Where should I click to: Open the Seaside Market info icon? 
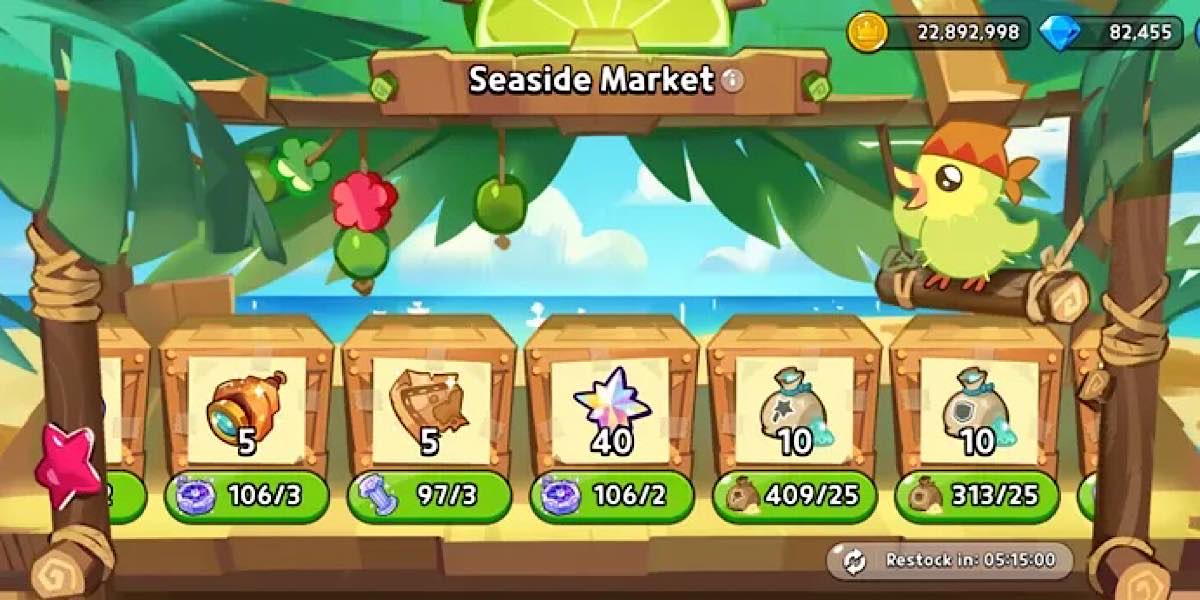point(733,80)
